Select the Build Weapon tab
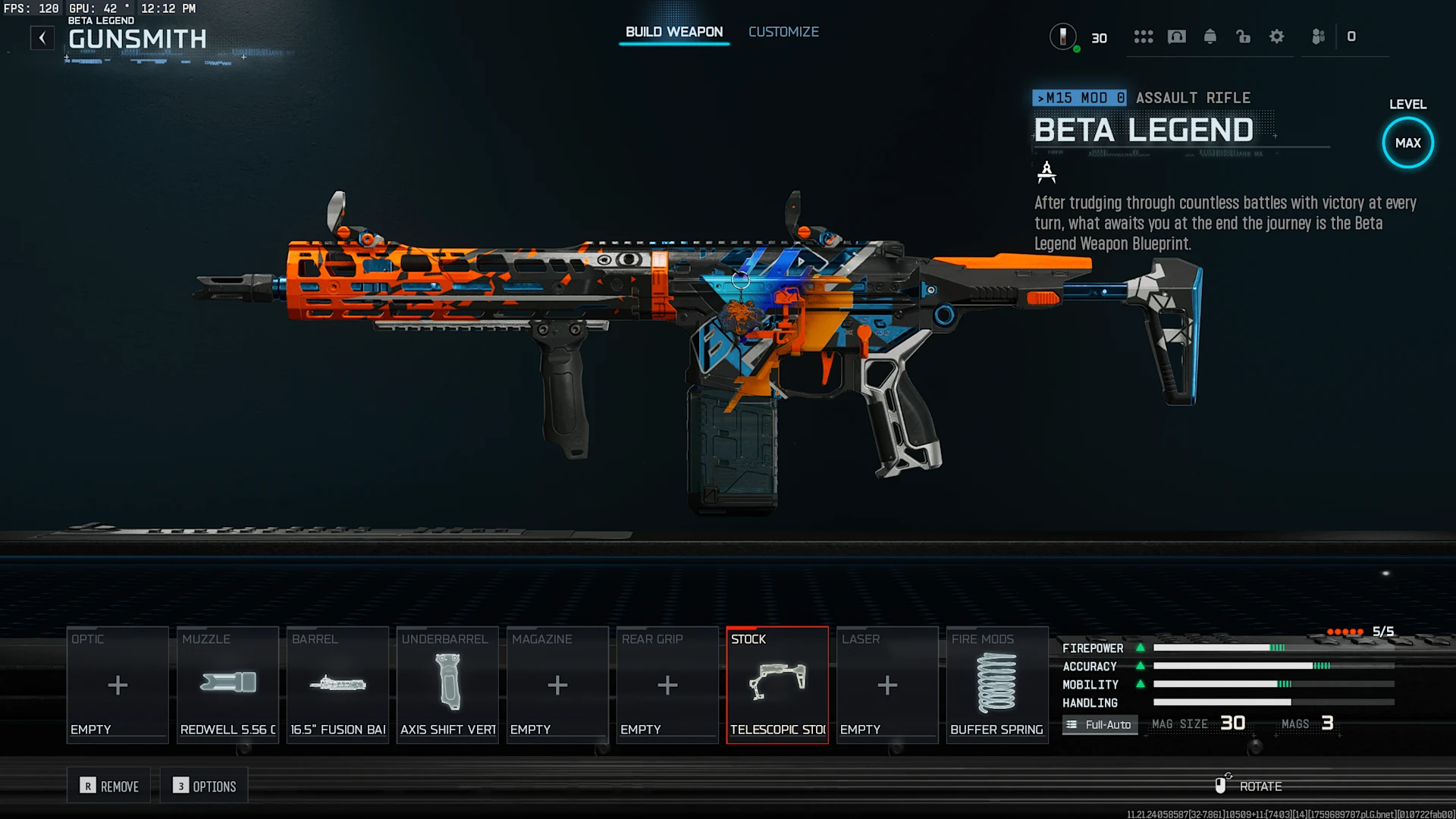This screenshot has height=819, width=1456. (673, 32)
